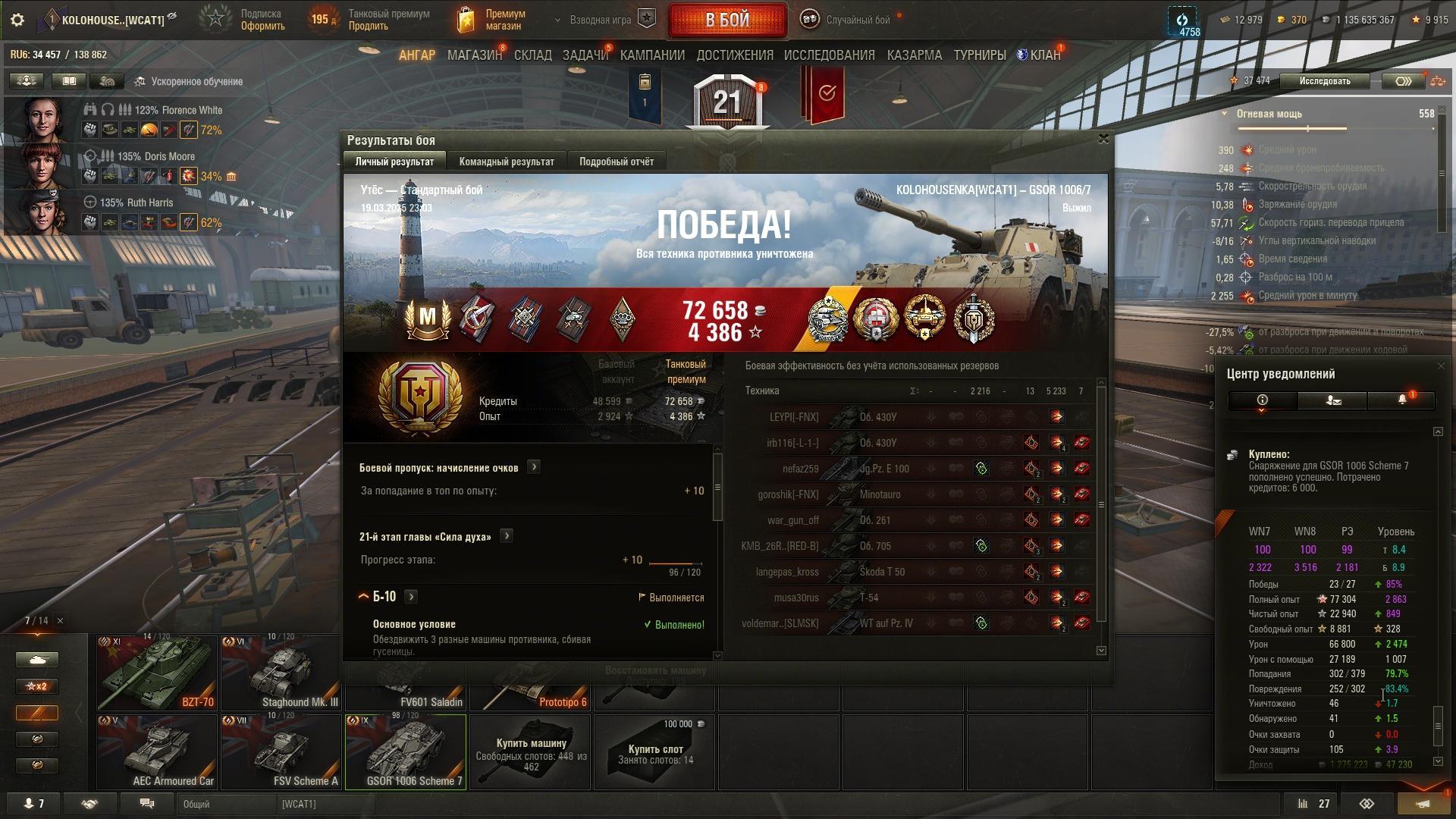Open the КЛАН menu
1456x819 pixels.
(x=1040, y=55)
